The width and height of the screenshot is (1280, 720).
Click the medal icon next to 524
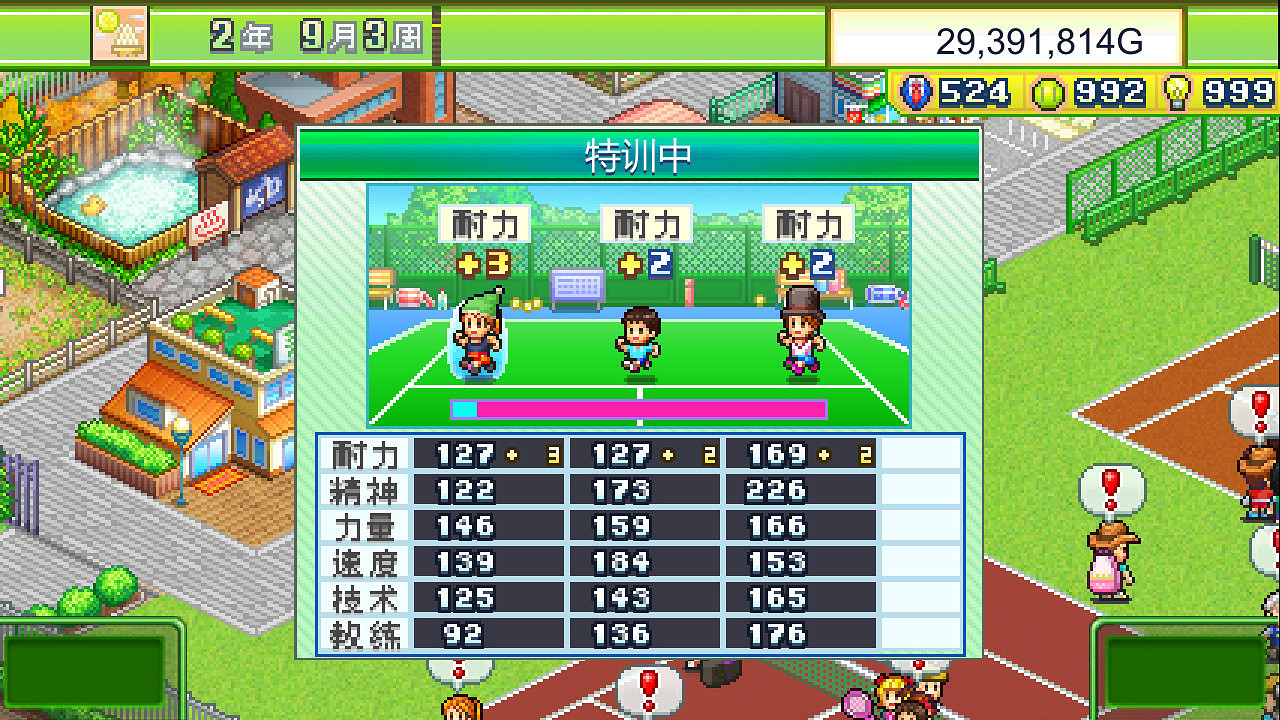point(918,93)
